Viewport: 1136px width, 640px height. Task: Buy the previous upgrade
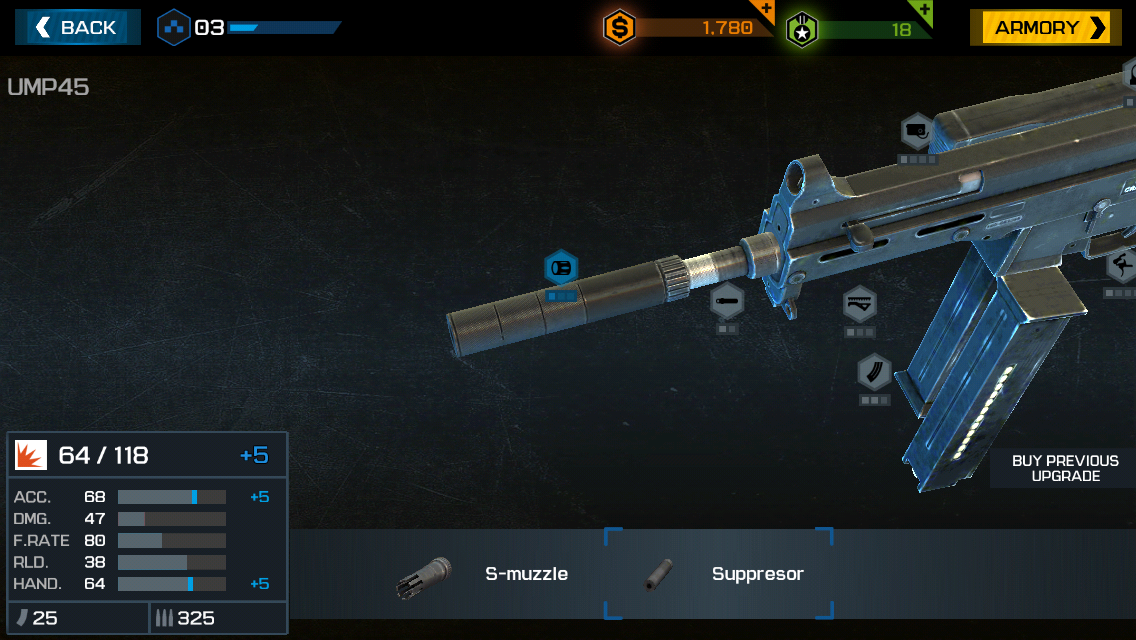[x=1064, y=468]
